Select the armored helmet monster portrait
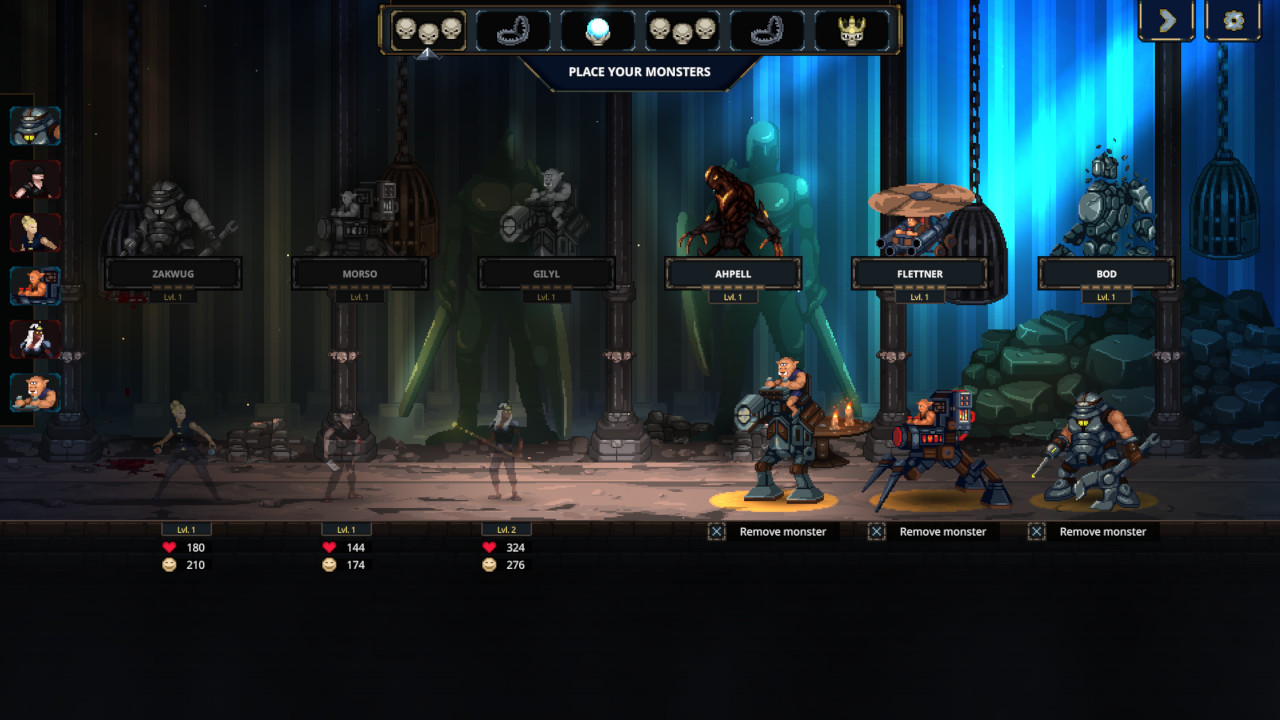1280x720 pixels. tap(36, 126)
